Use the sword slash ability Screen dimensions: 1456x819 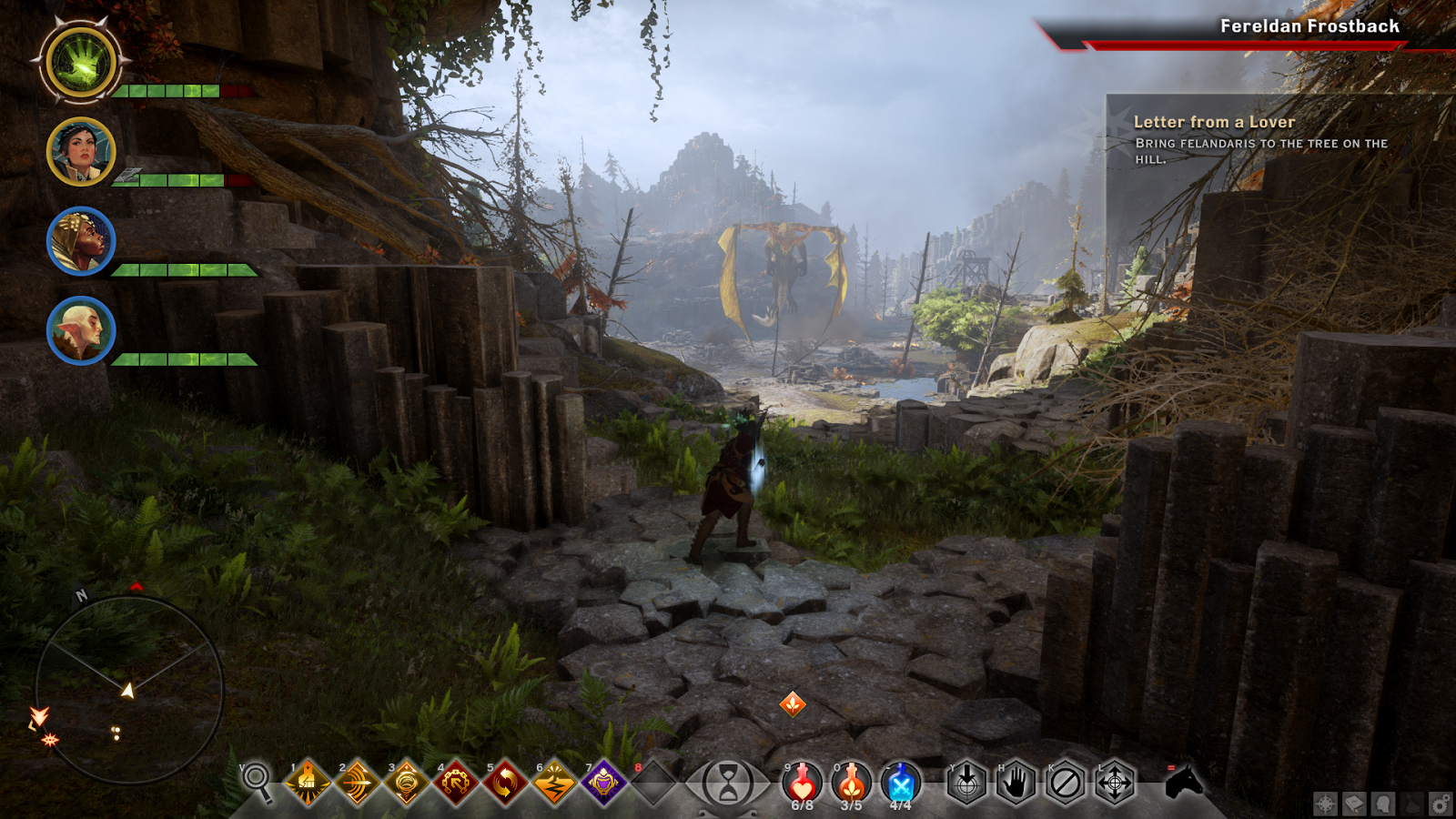click(357, 782)
